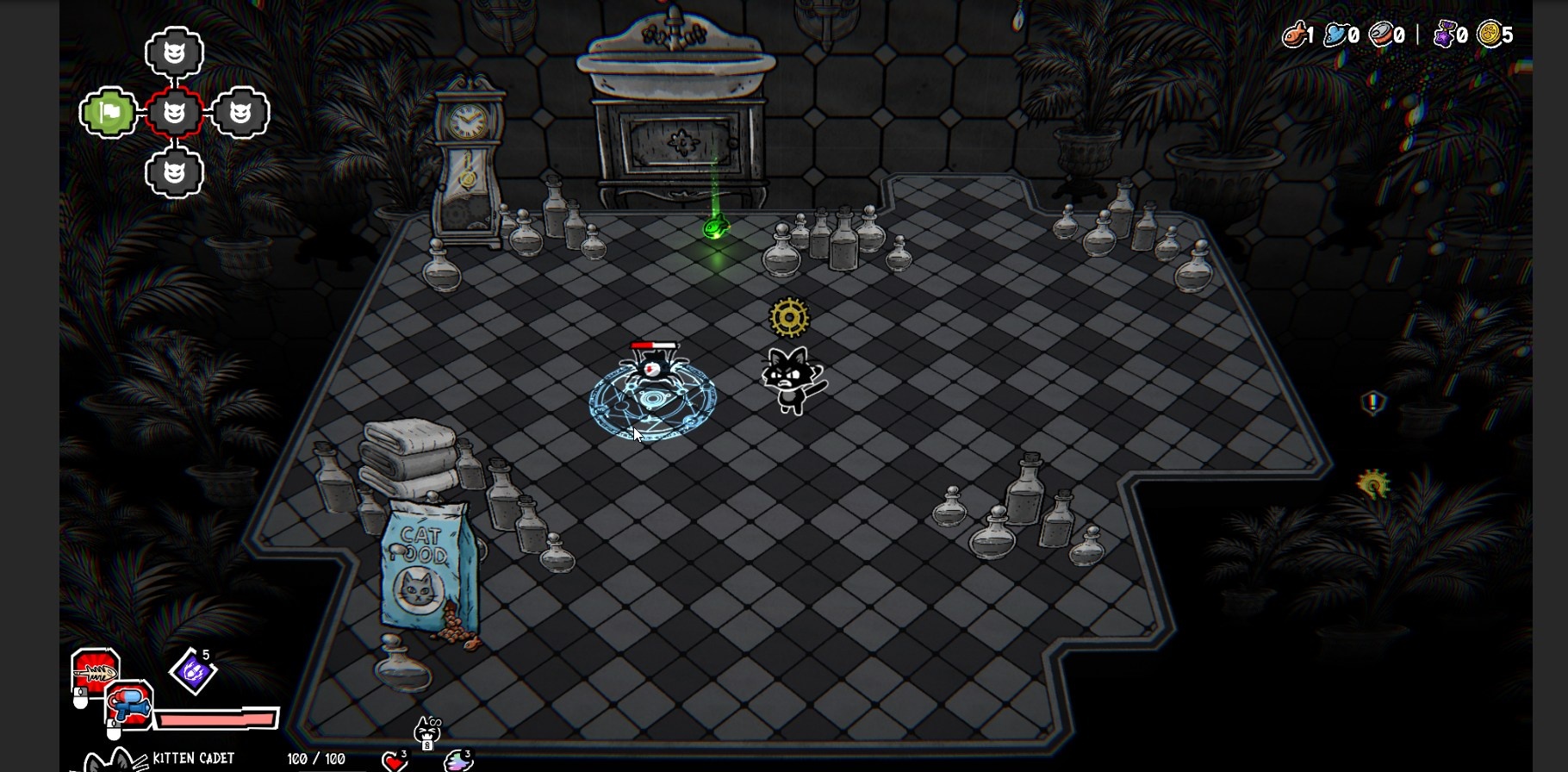Screen dimensions: 1568x772
Task: Click the red heart item icon
Action: (395, 761)
